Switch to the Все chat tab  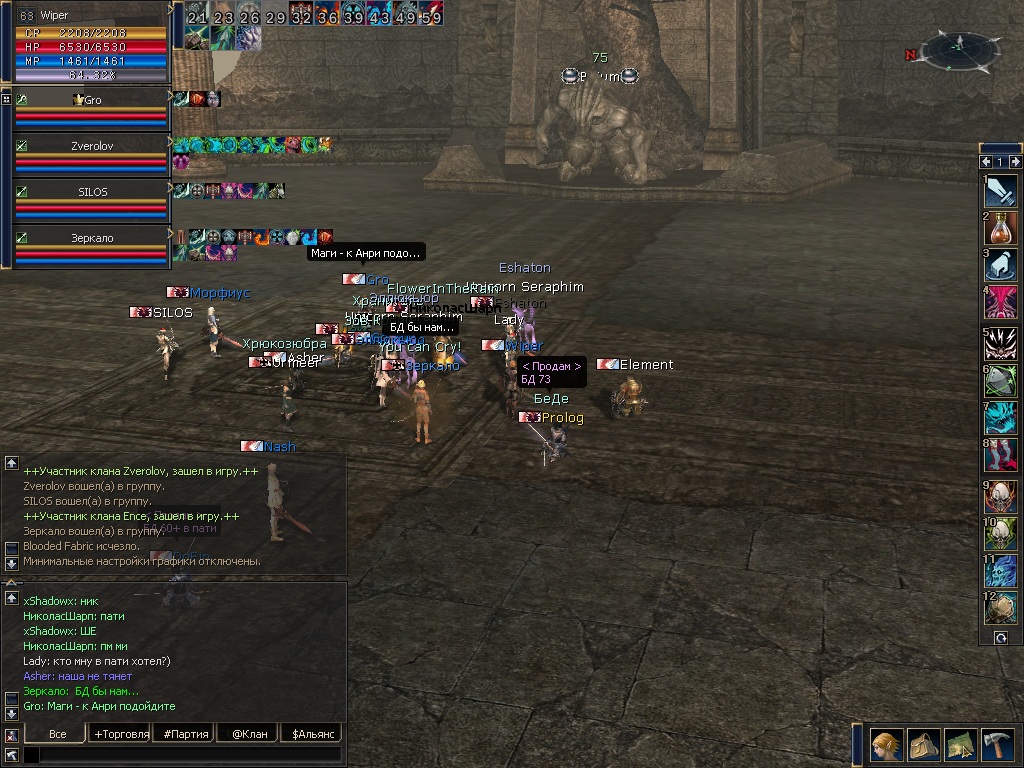coord(57,734)
